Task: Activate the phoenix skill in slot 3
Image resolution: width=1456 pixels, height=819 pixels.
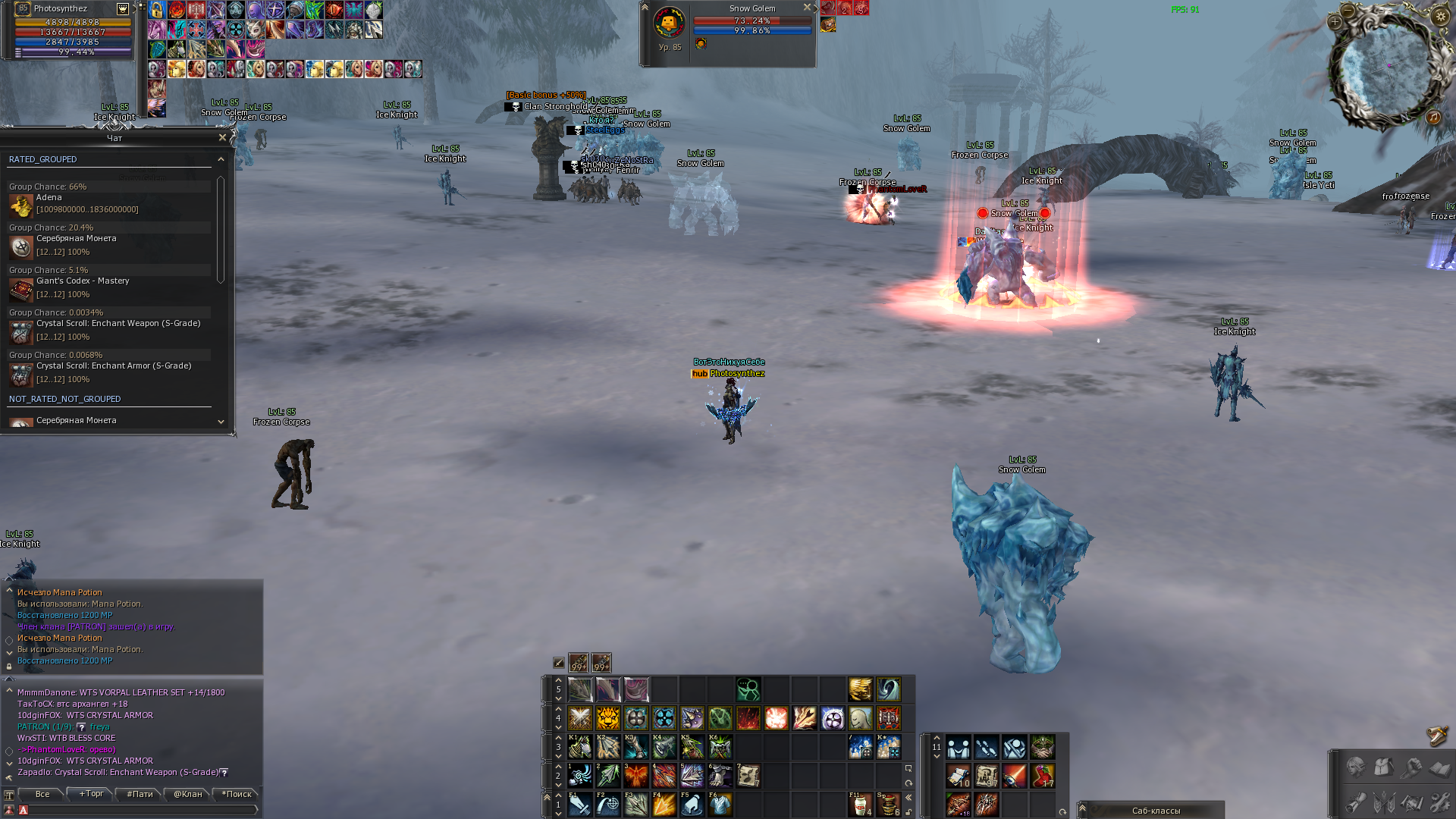Action: coord(636,776)
